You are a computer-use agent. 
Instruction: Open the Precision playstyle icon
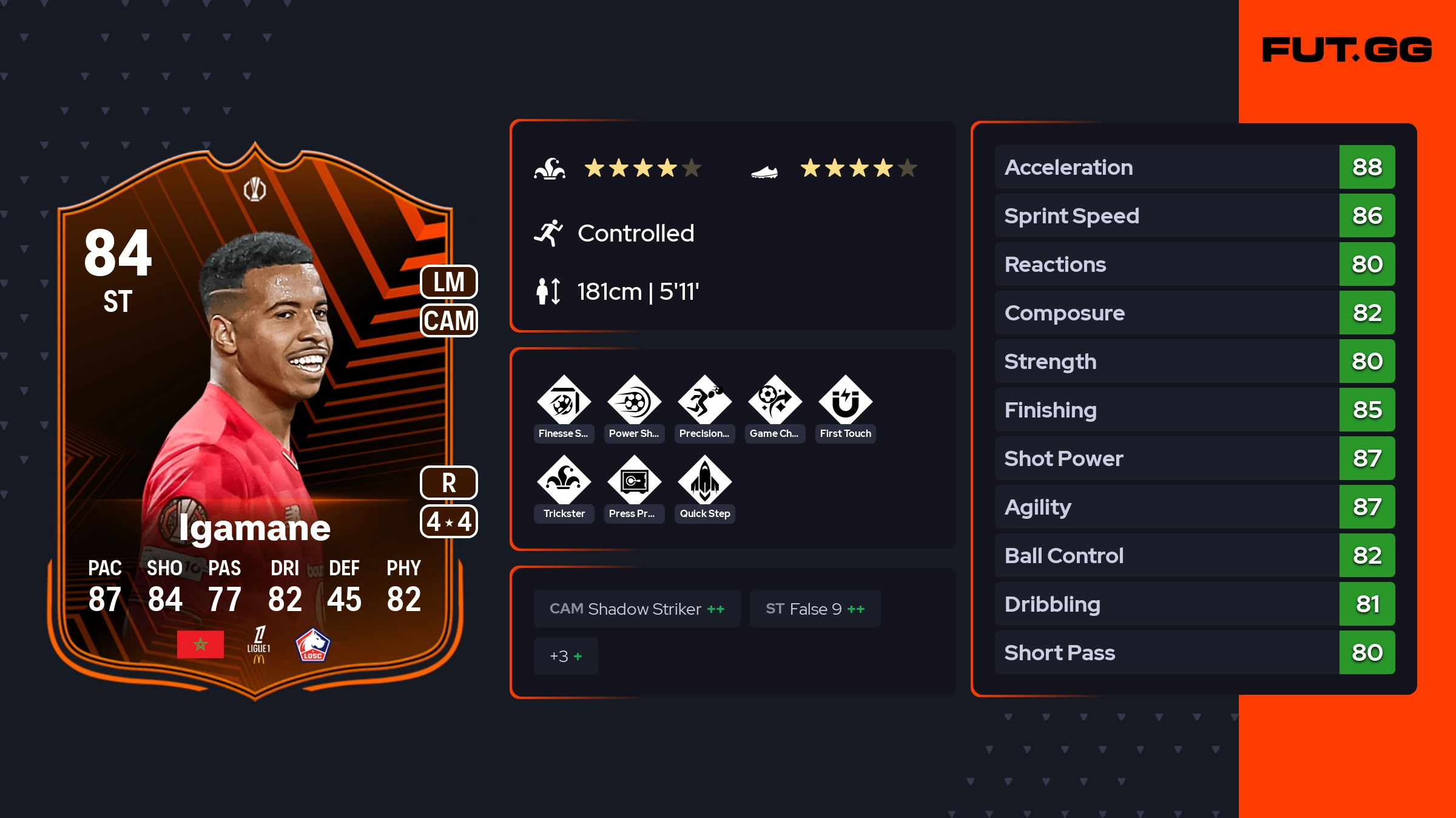[x=704, y=401]
